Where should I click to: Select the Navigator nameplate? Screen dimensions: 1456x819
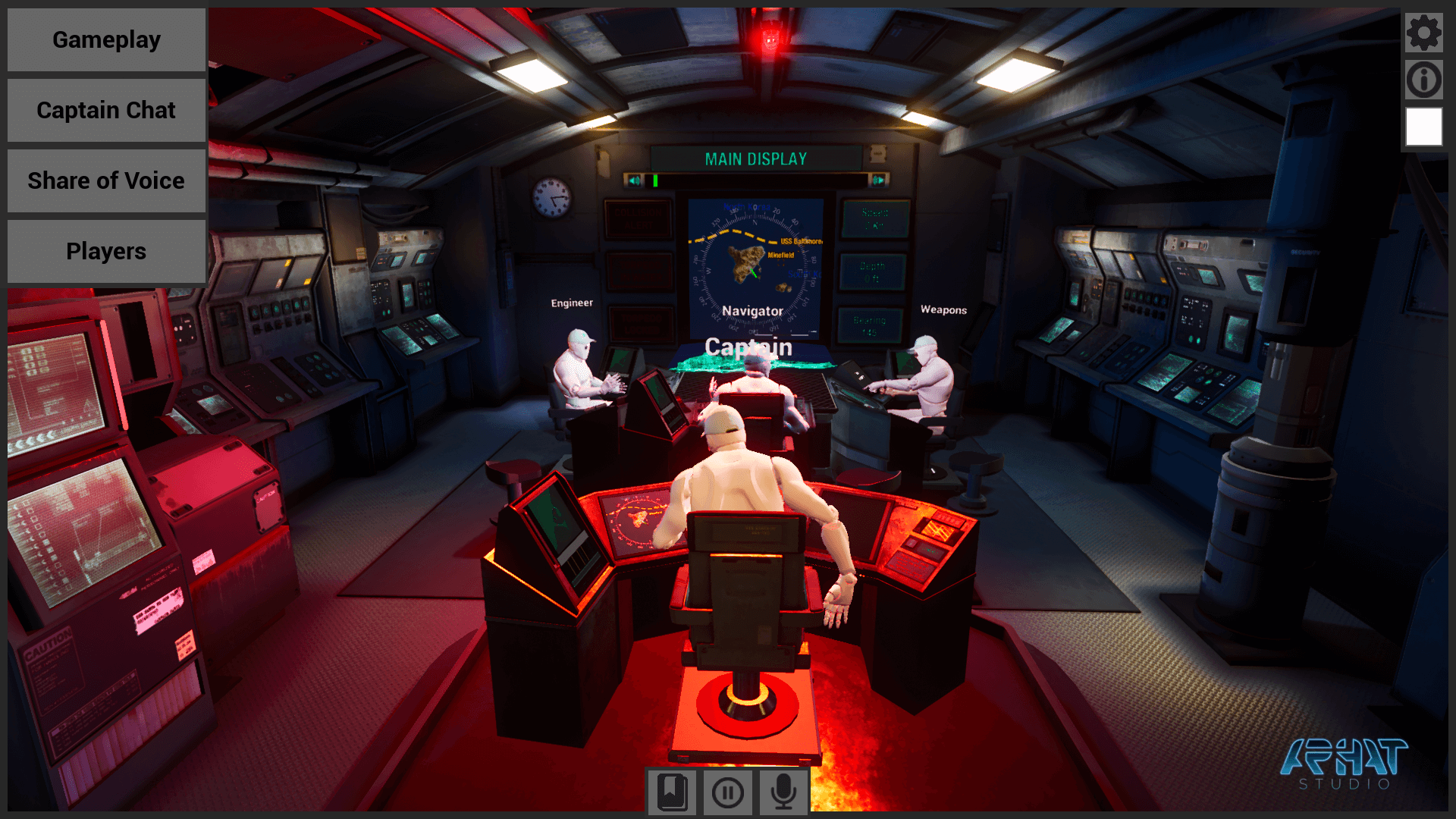[x=754, y=311]
